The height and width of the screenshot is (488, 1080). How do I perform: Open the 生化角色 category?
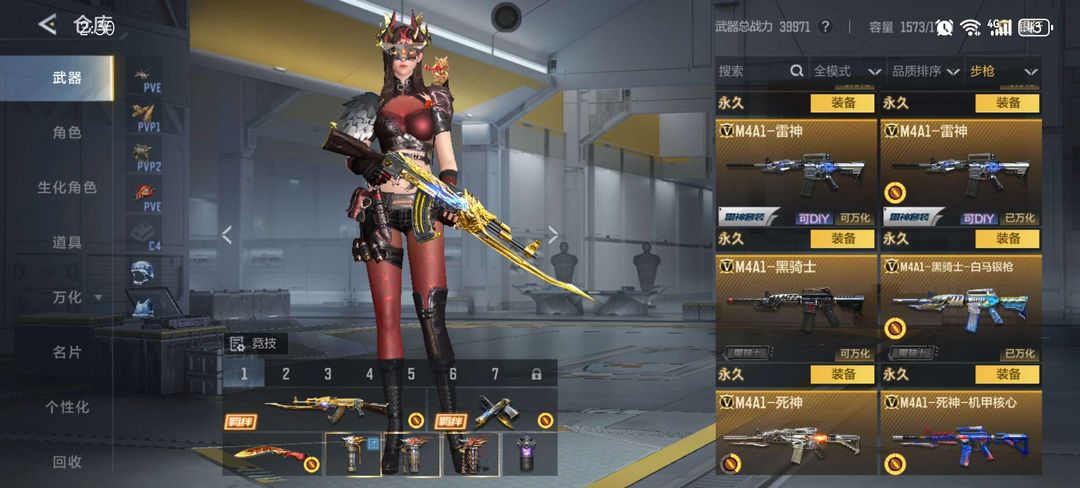[67, 187]
